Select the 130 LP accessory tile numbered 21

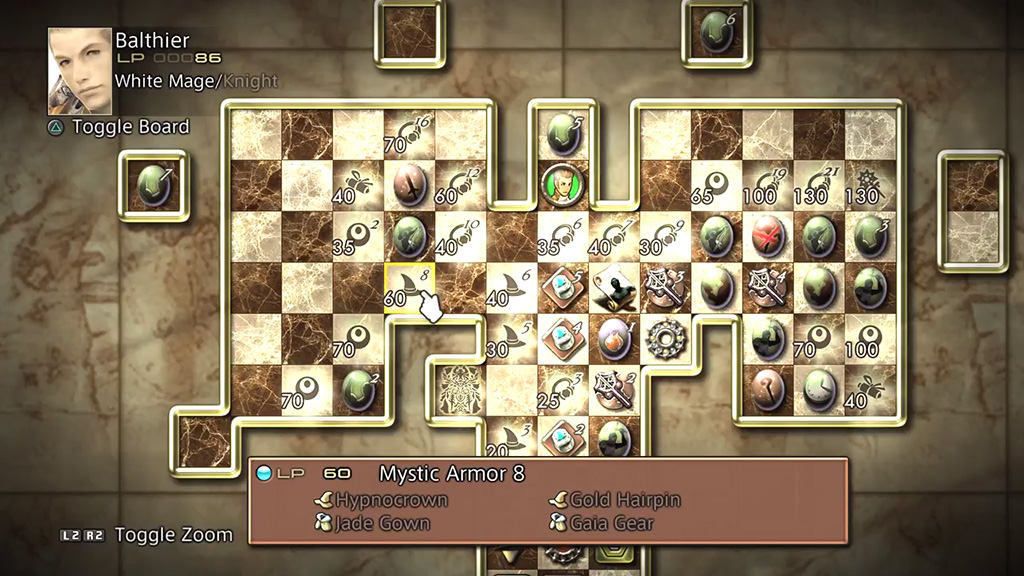(x=819, y=186)
